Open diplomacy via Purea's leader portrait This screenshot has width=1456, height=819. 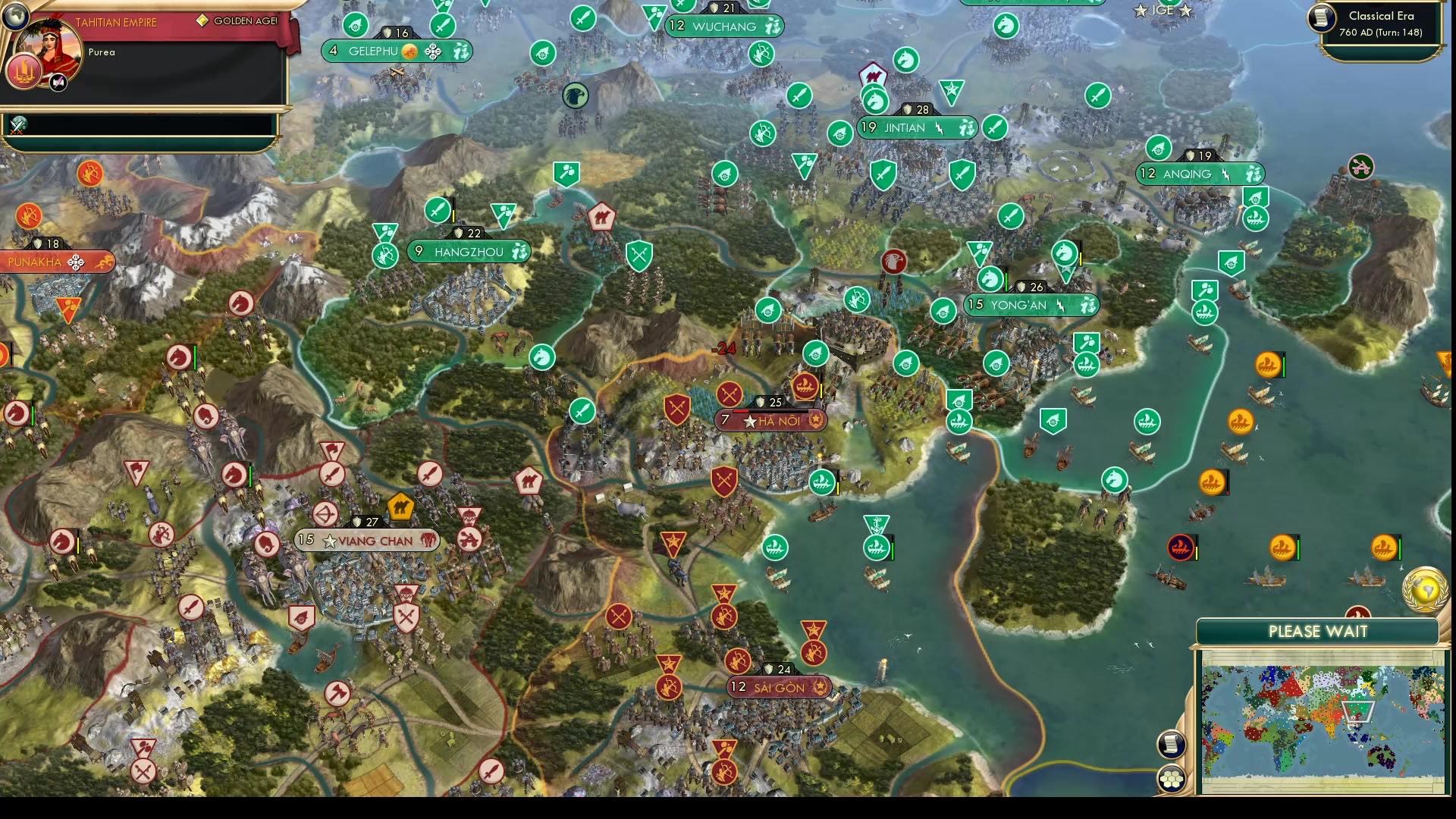(50, 48)
